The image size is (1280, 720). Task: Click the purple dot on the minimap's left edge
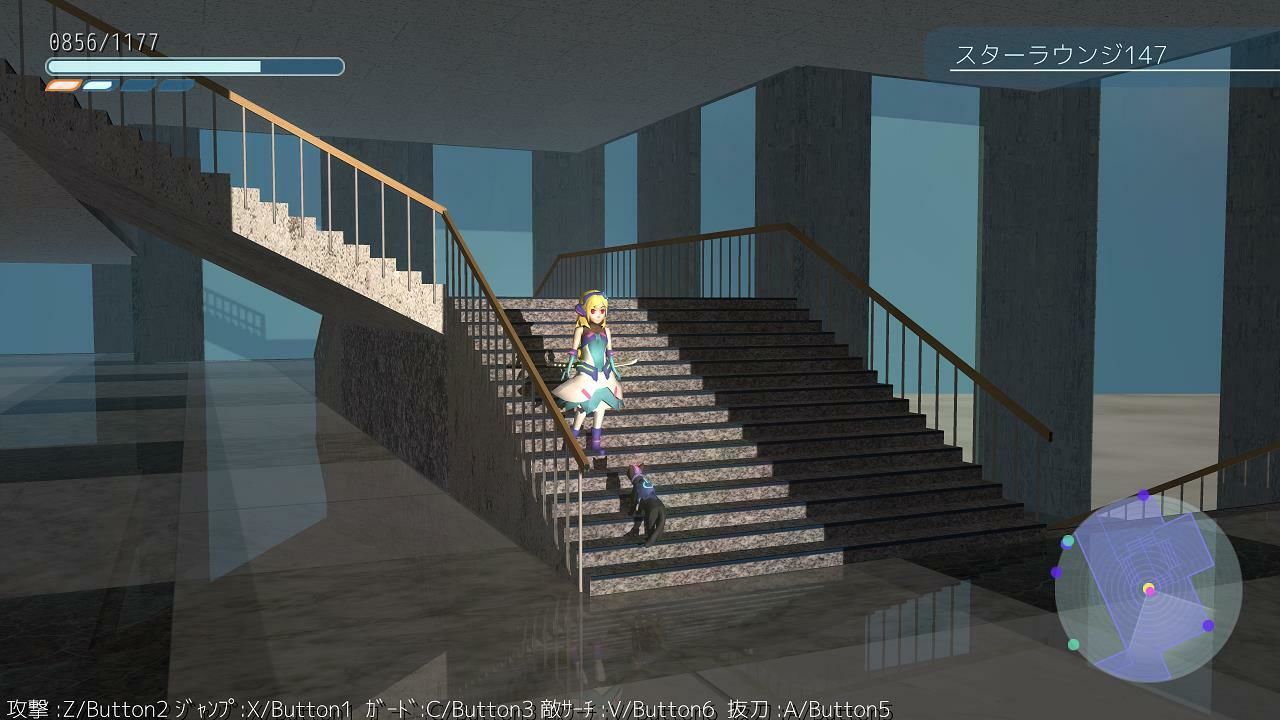click(1056, 571)
